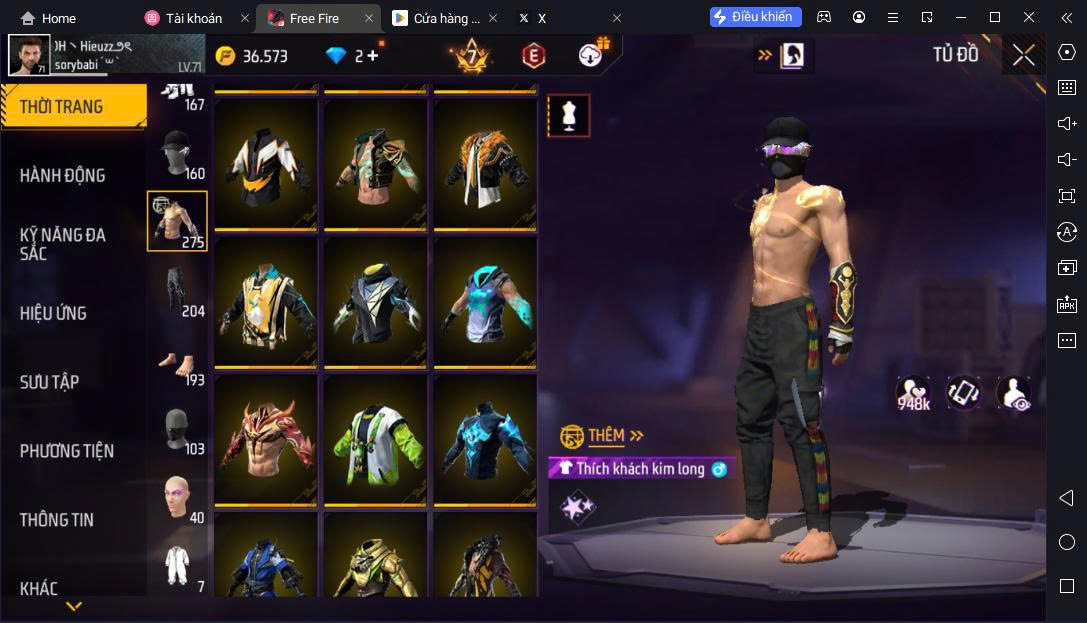
Task: Add diamonds with the plus button
Action: pyautogui.click(x=373, y=56)
